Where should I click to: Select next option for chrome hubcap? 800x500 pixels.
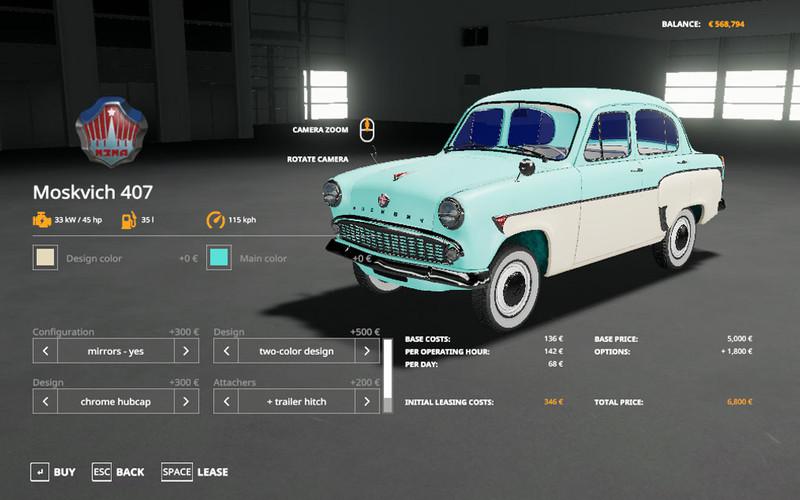point(185,401)
